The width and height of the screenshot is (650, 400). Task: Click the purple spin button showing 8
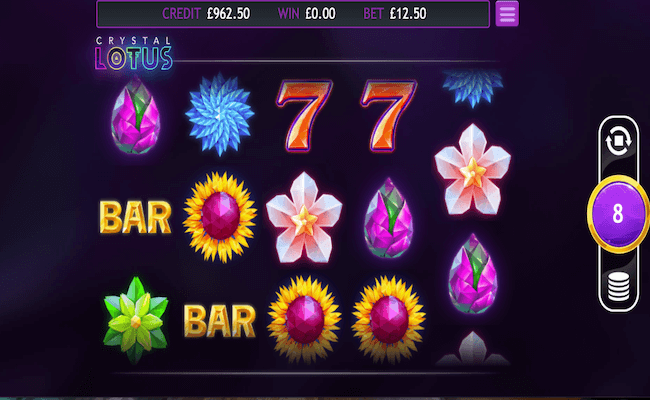617,214
